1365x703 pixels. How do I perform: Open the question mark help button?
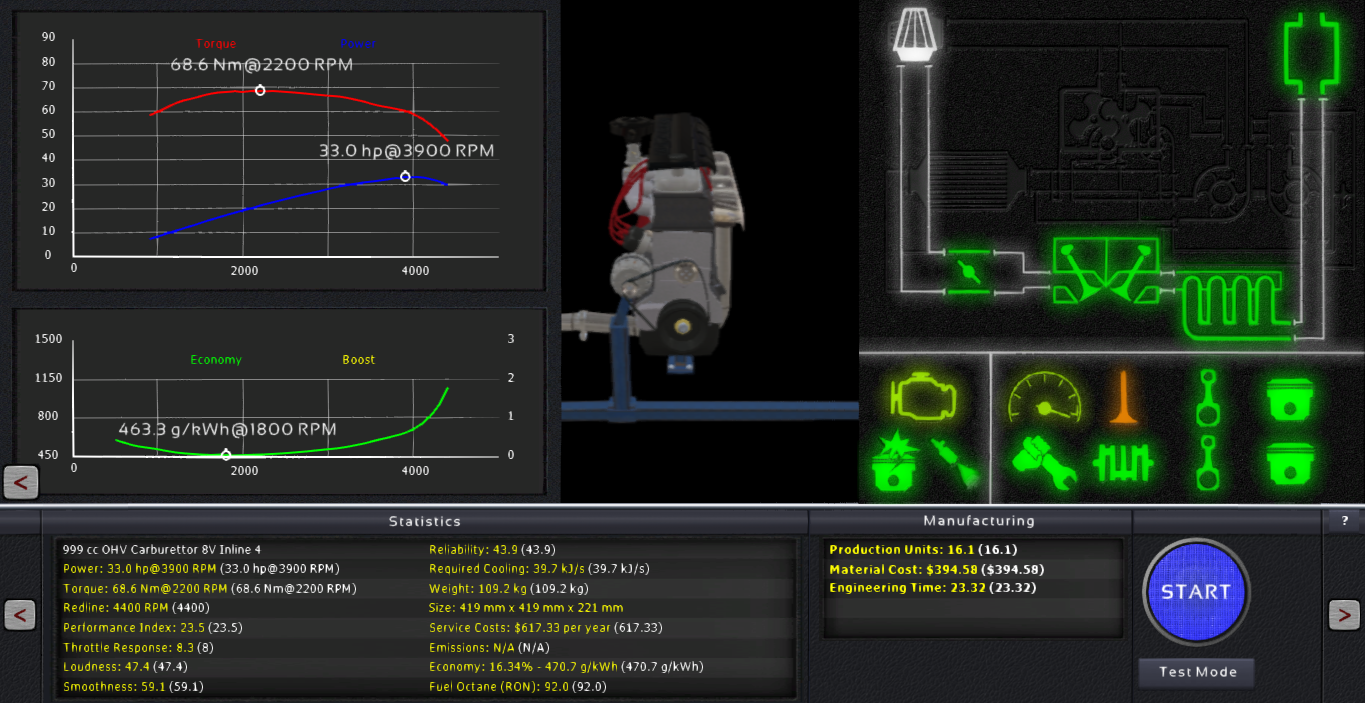pos(1344,521)
